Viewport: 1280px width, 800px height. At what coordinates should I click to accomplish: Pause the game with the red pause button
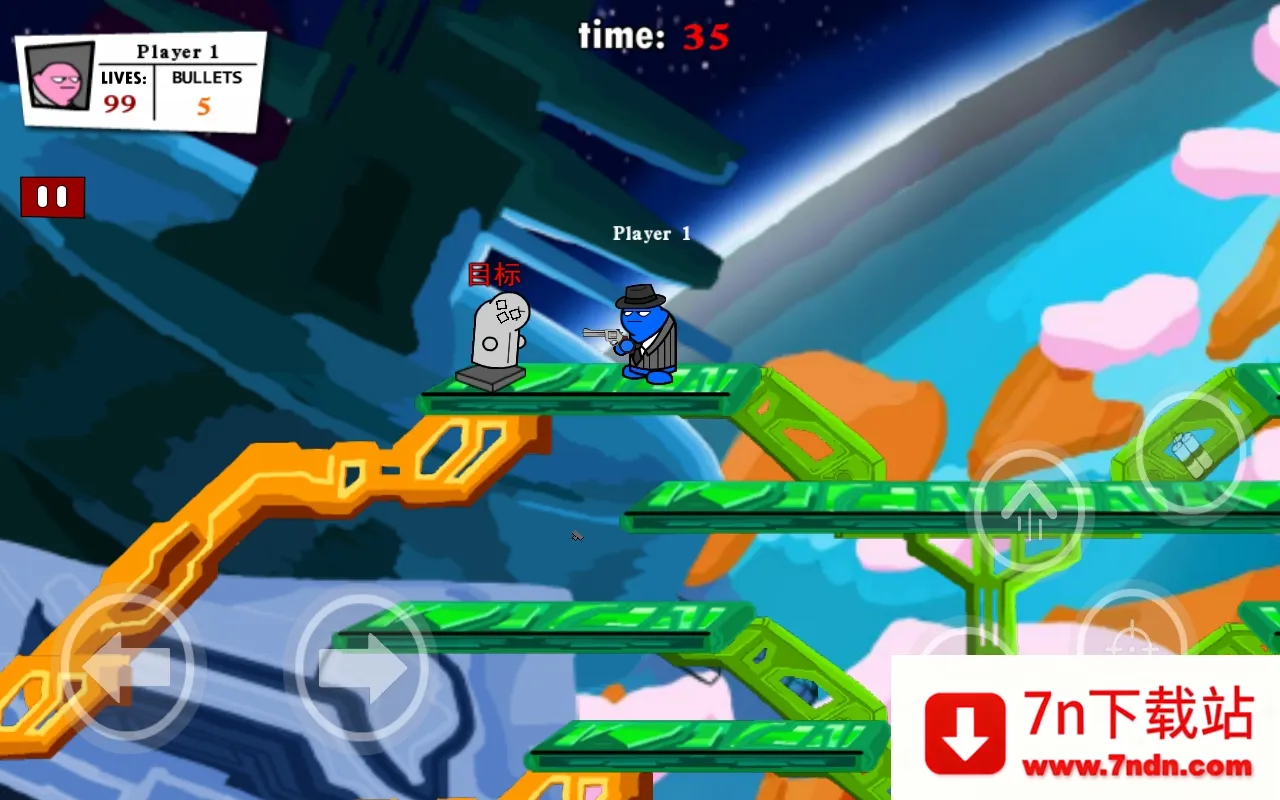pyautogui.click(x=52, y=196)
